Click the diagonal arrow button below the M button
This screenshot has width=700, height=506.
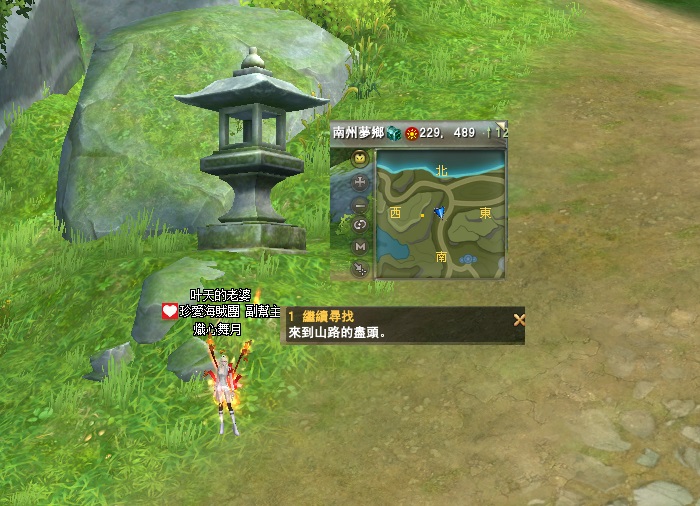tap(360, 268)
